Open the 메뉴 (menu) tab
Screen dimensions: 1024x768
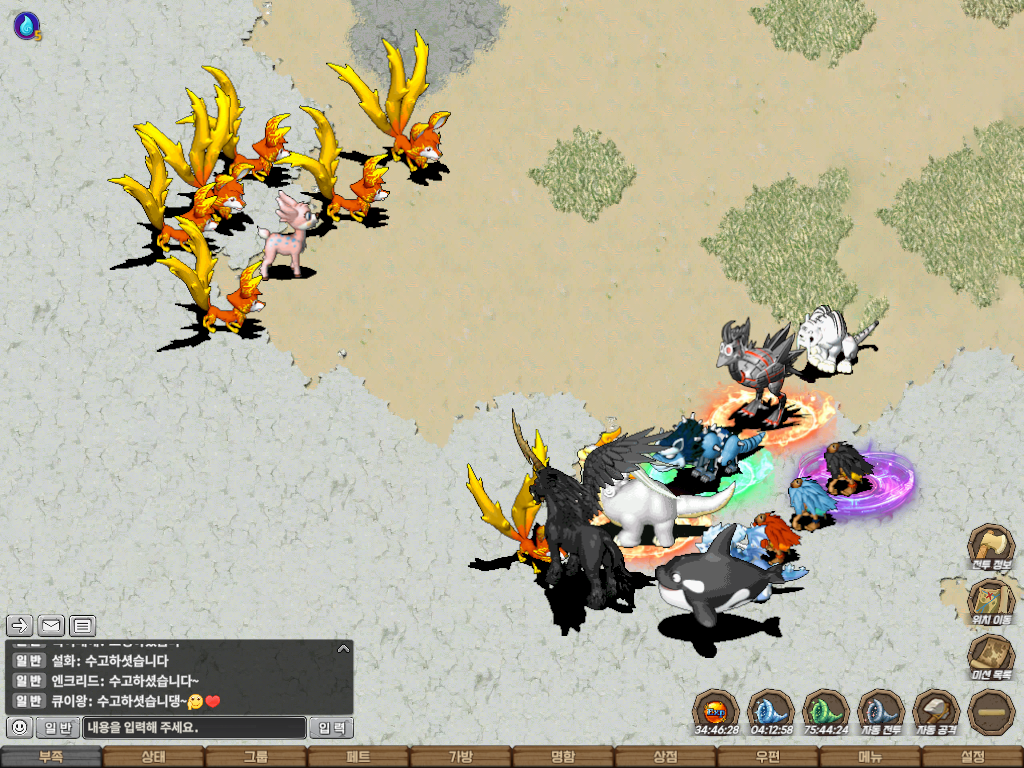870,757
